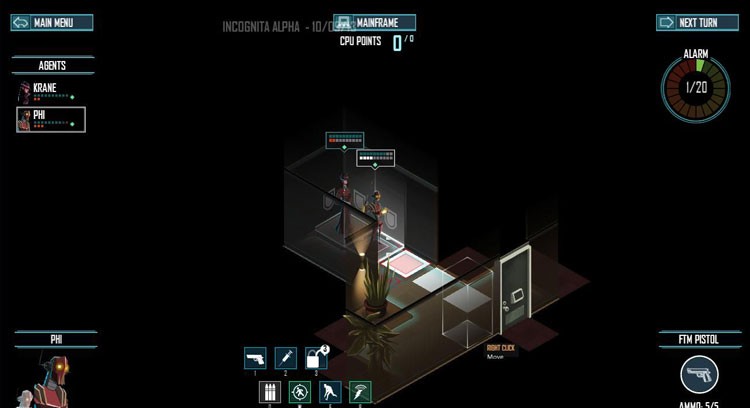
Task: Select the padlock item slot
Action: pos(315,358)
